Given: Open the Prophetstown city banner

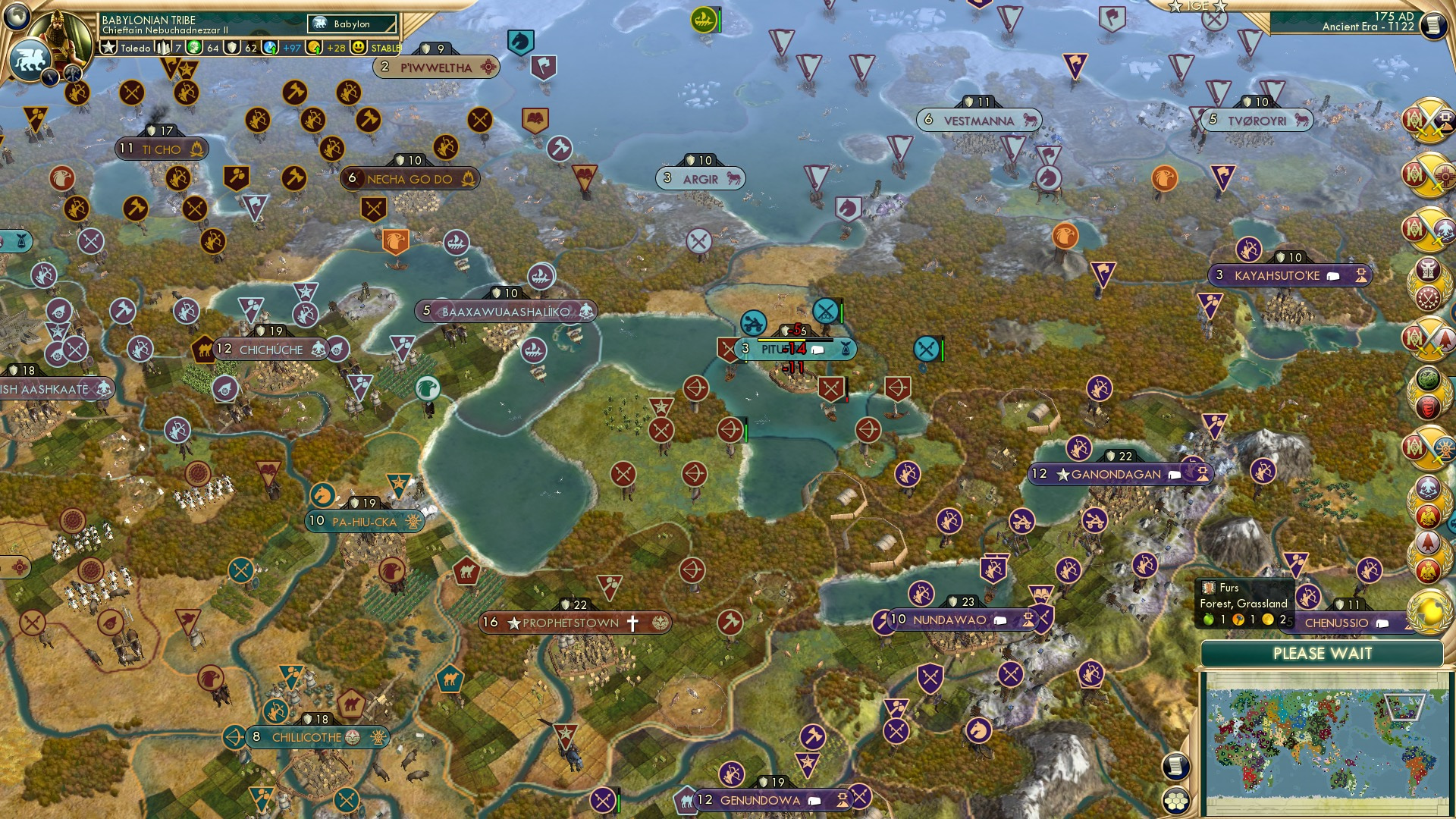Looking at the screenshot, I should click(576, 623).
